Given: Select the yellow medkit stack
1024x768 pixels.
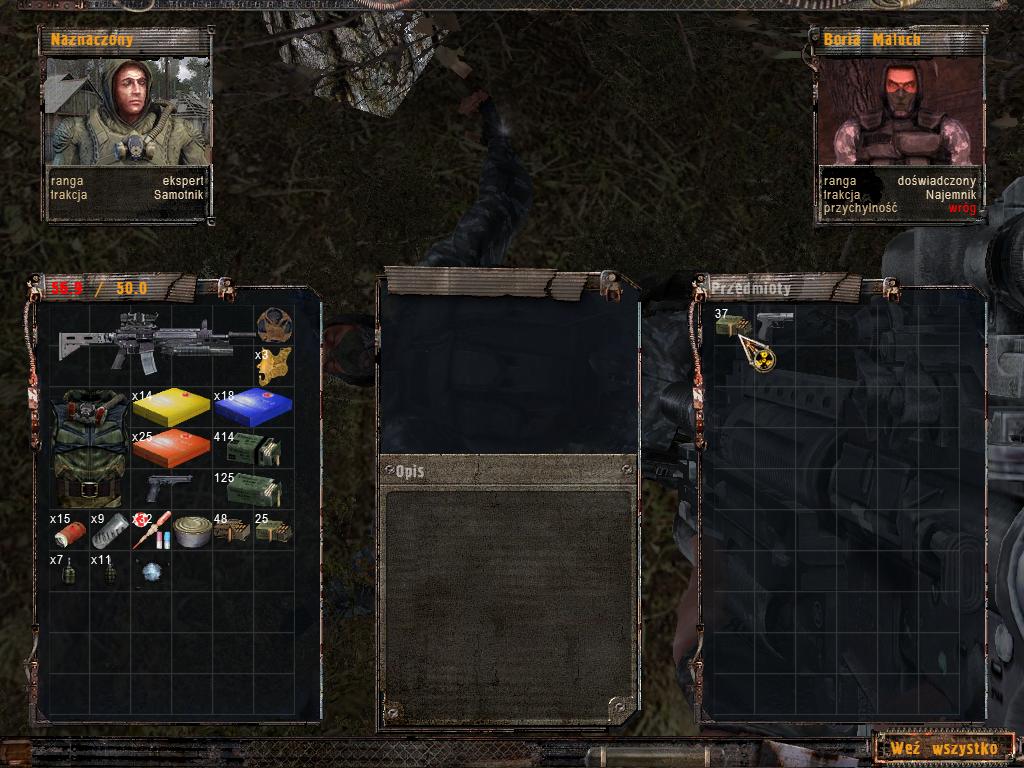Looking at the screenshot, I should 171,406.
